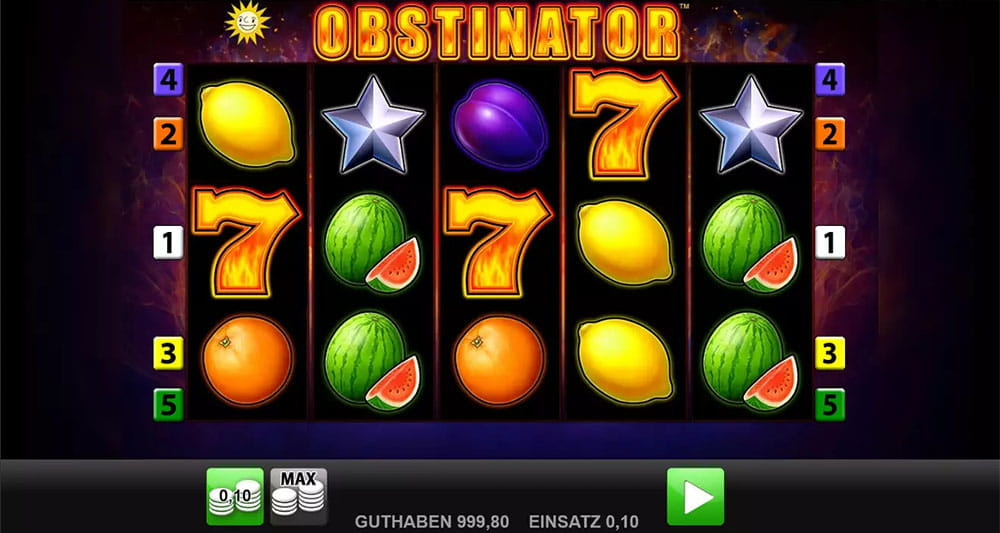Image resolution: width=1000 pixels, height=533 pixels.
Task: Spin the reels with the green play button
Action: (695, 496)
